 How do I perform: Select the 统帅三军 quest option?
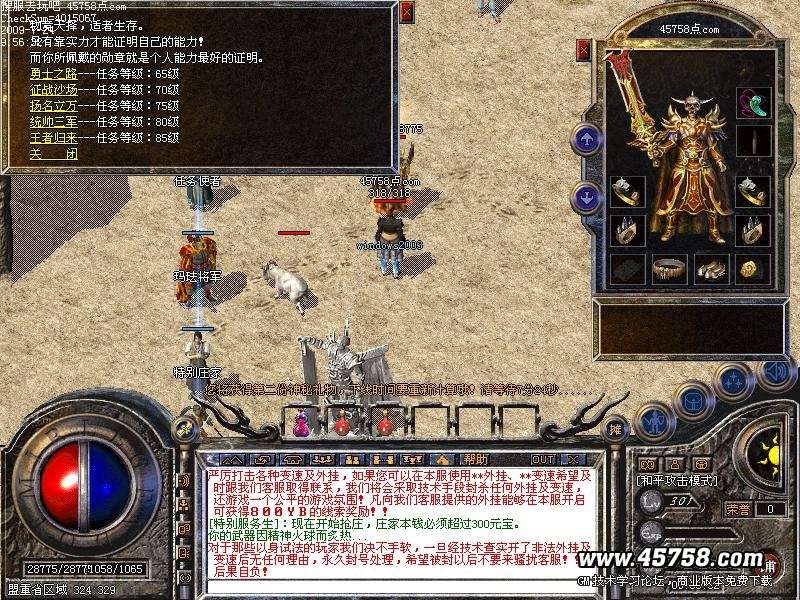53,121
